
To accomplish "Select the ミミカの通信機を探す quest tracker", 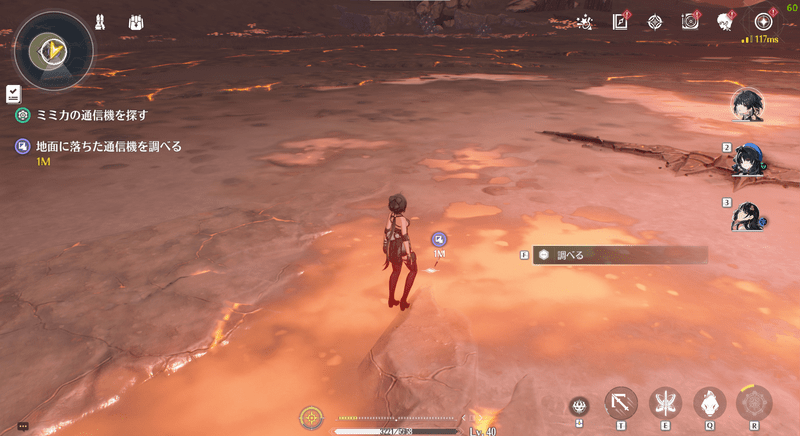I will tap(98, 115).
